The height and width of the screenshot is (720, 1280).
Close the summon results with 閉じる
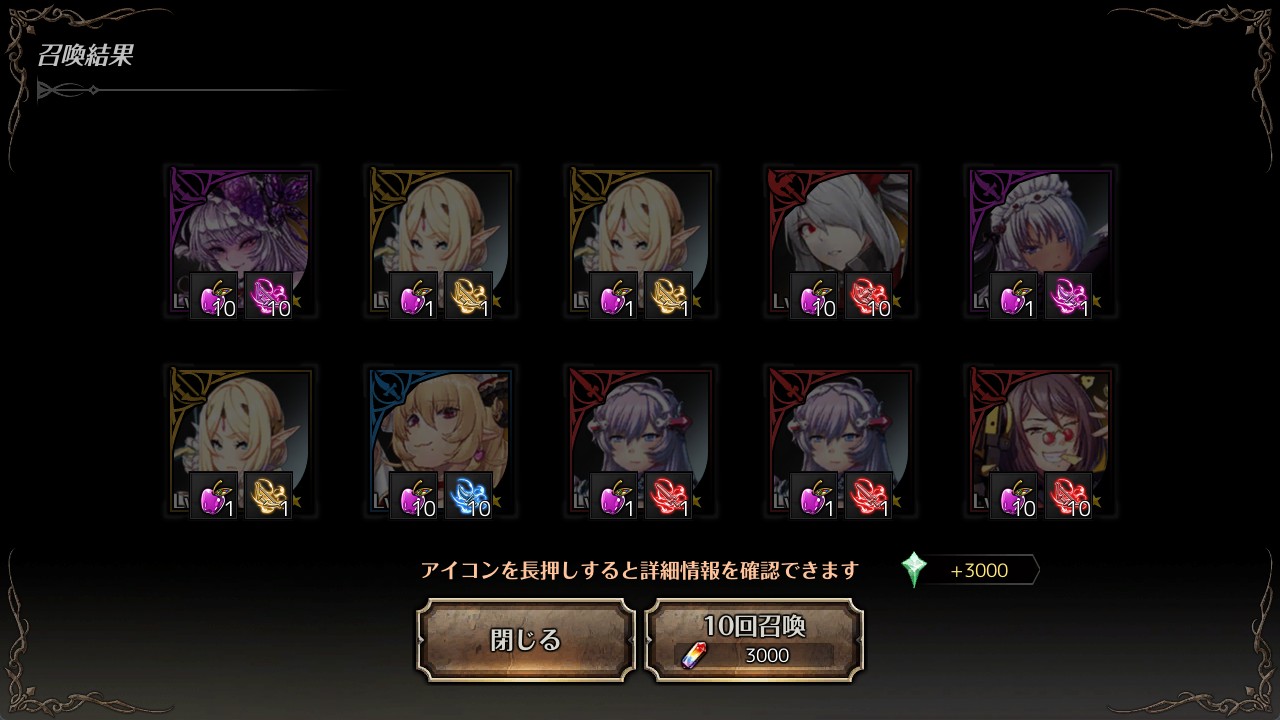coord(526,640)
